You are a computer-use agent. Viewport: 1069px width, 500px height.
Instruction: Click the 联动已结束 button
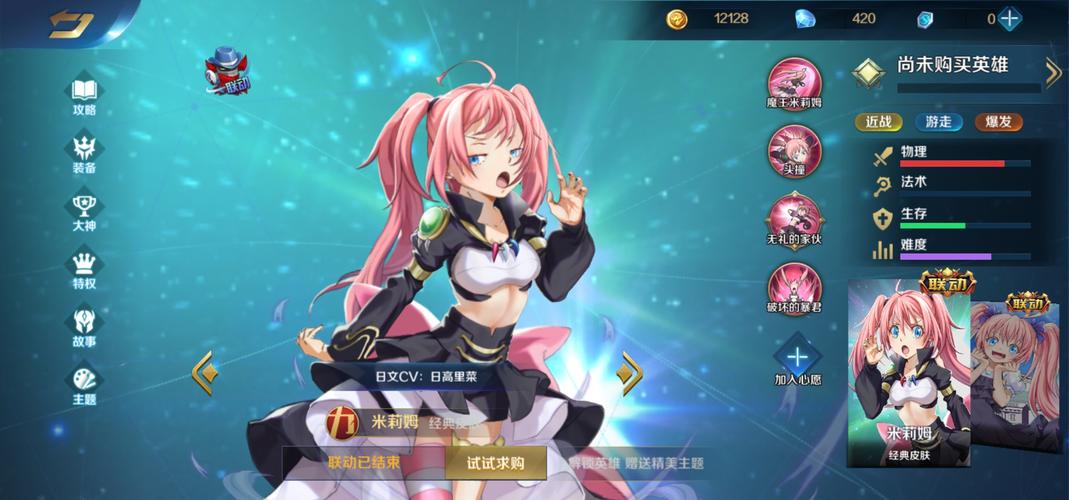tap(364, 463)
